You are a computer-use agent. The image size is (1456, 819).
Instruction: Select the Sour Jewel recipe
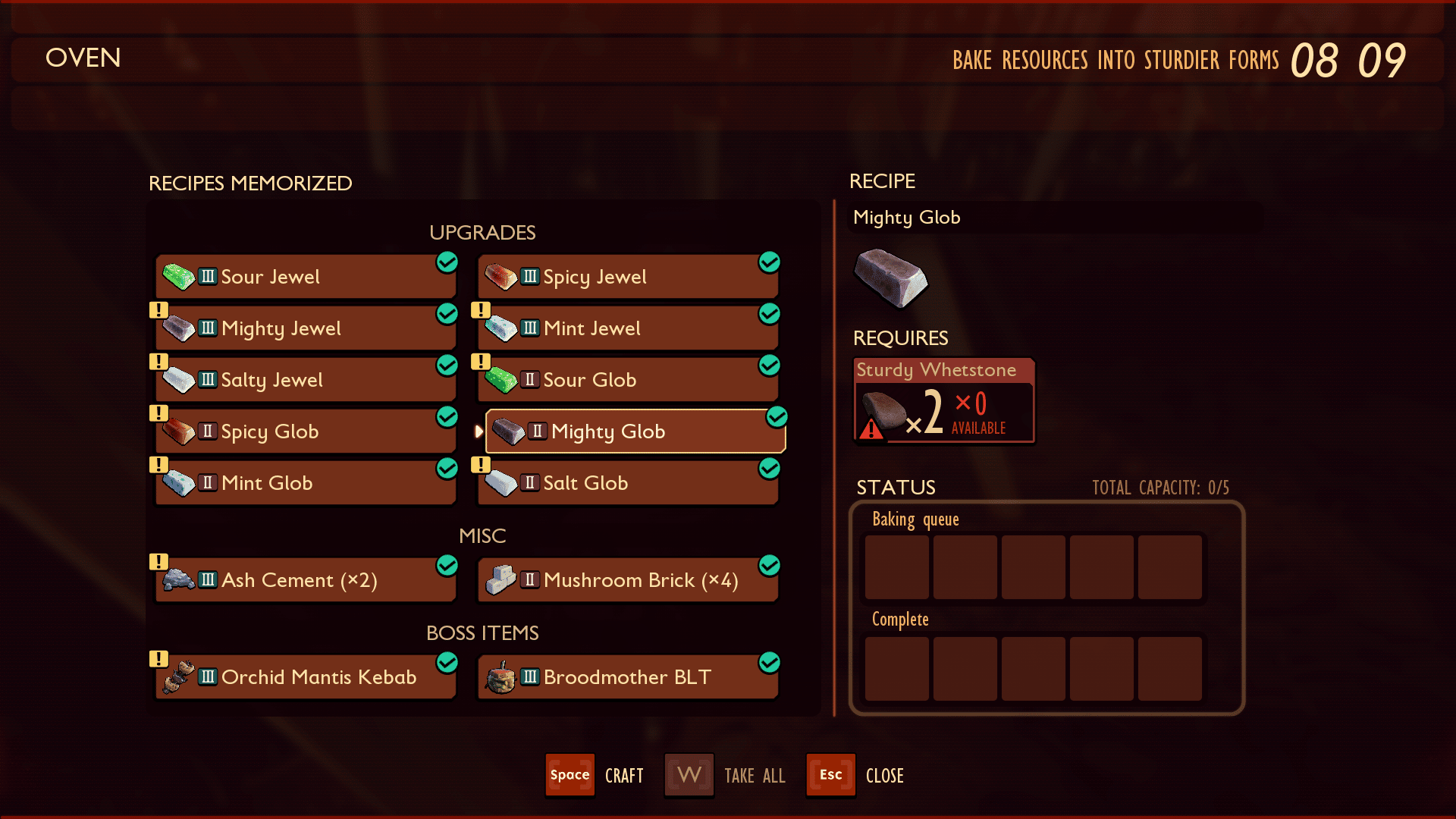pos(306,277)
